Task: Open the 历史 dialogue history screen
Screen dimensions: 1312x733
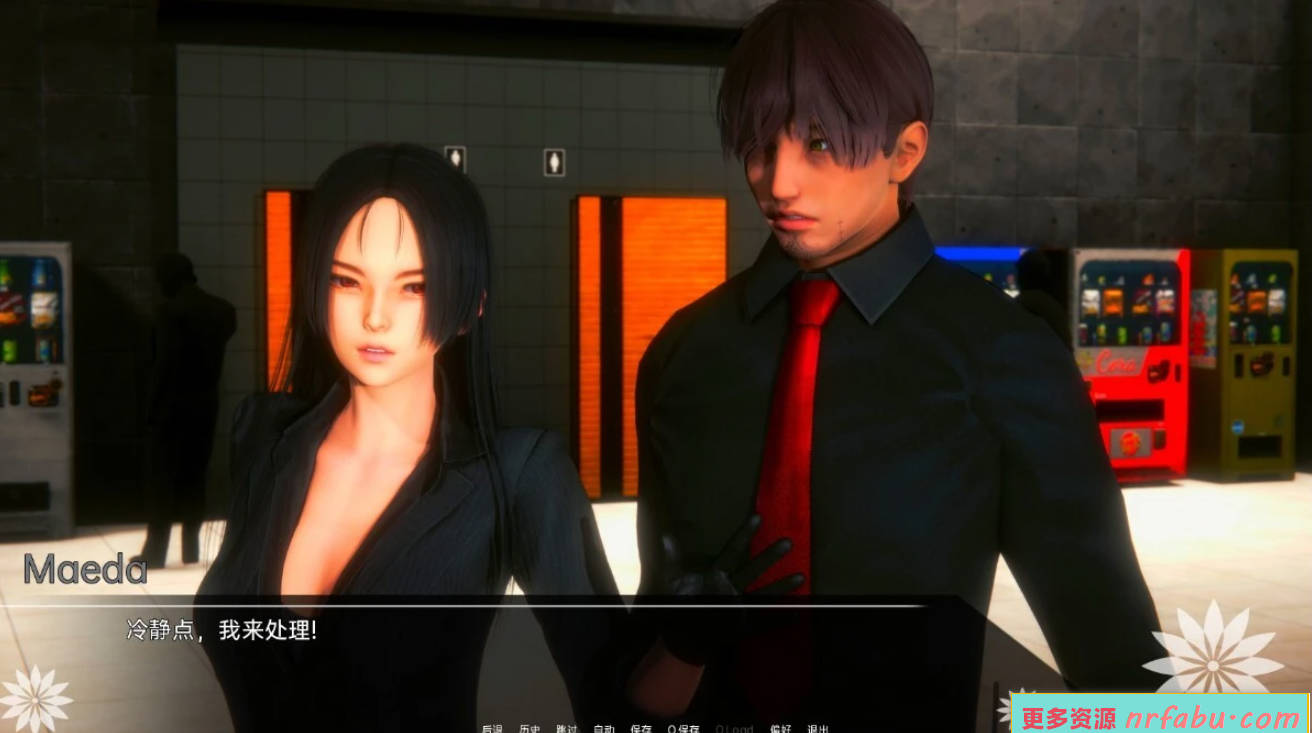Action: pos(531,727)
